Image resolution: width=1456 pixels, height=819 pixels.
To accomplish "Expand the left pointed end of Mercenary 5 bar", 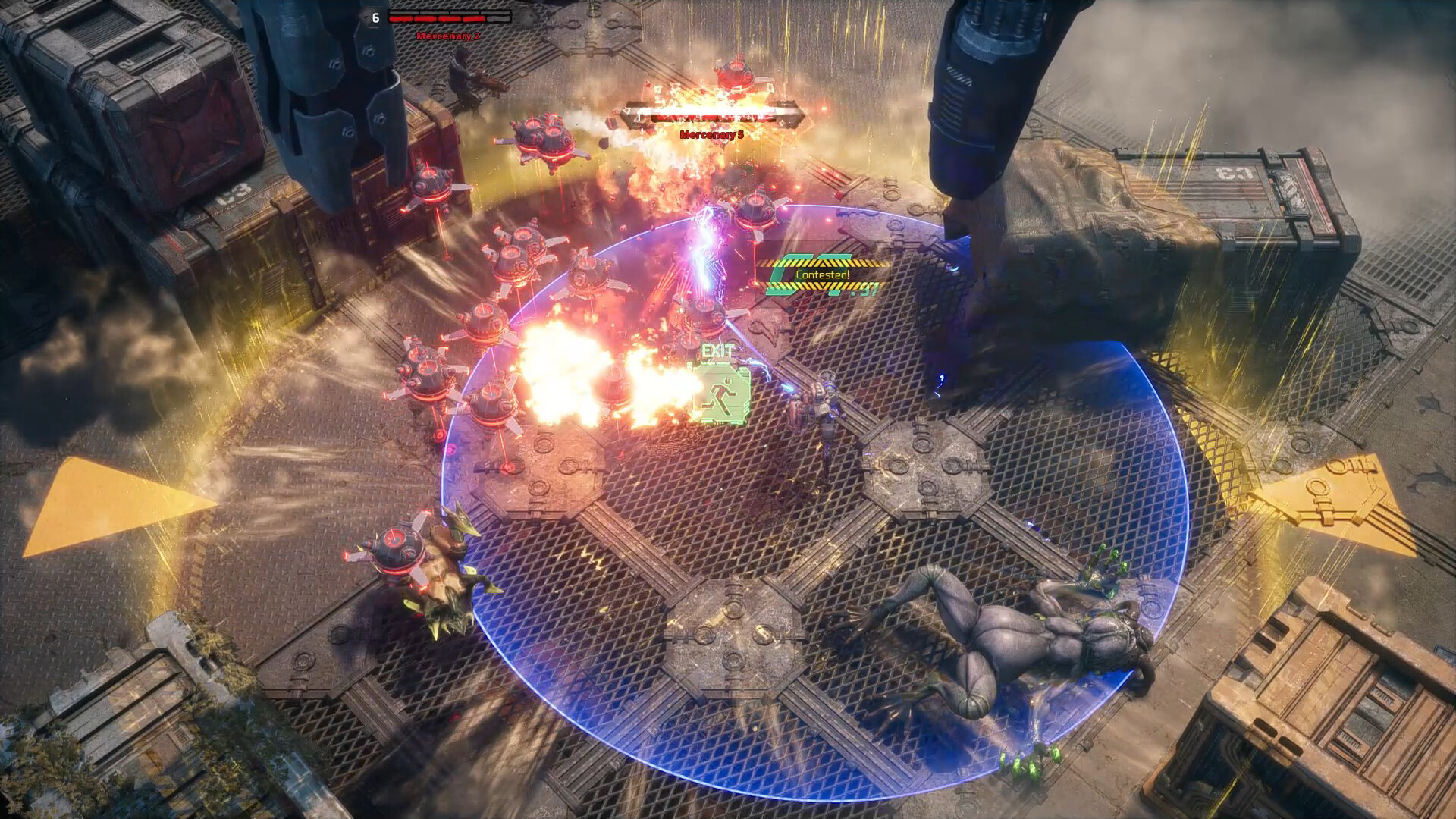I will [625, 114].
